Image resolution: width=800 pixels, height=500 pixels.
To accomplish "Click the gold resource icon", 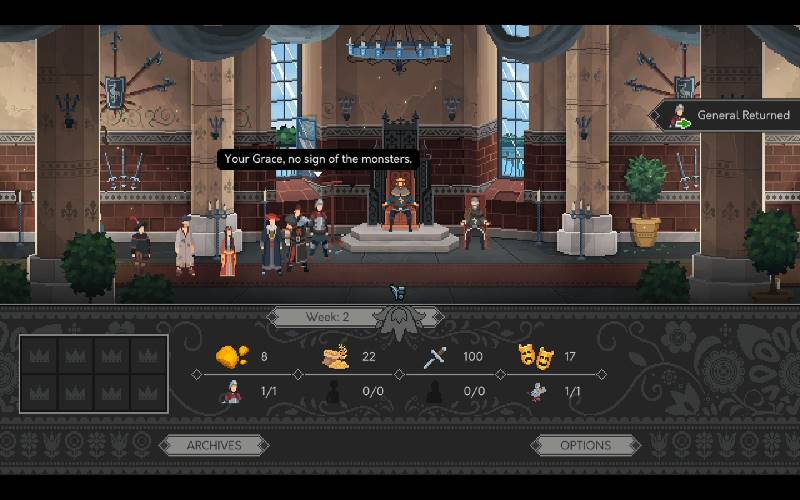I will (x=231, y=356).
